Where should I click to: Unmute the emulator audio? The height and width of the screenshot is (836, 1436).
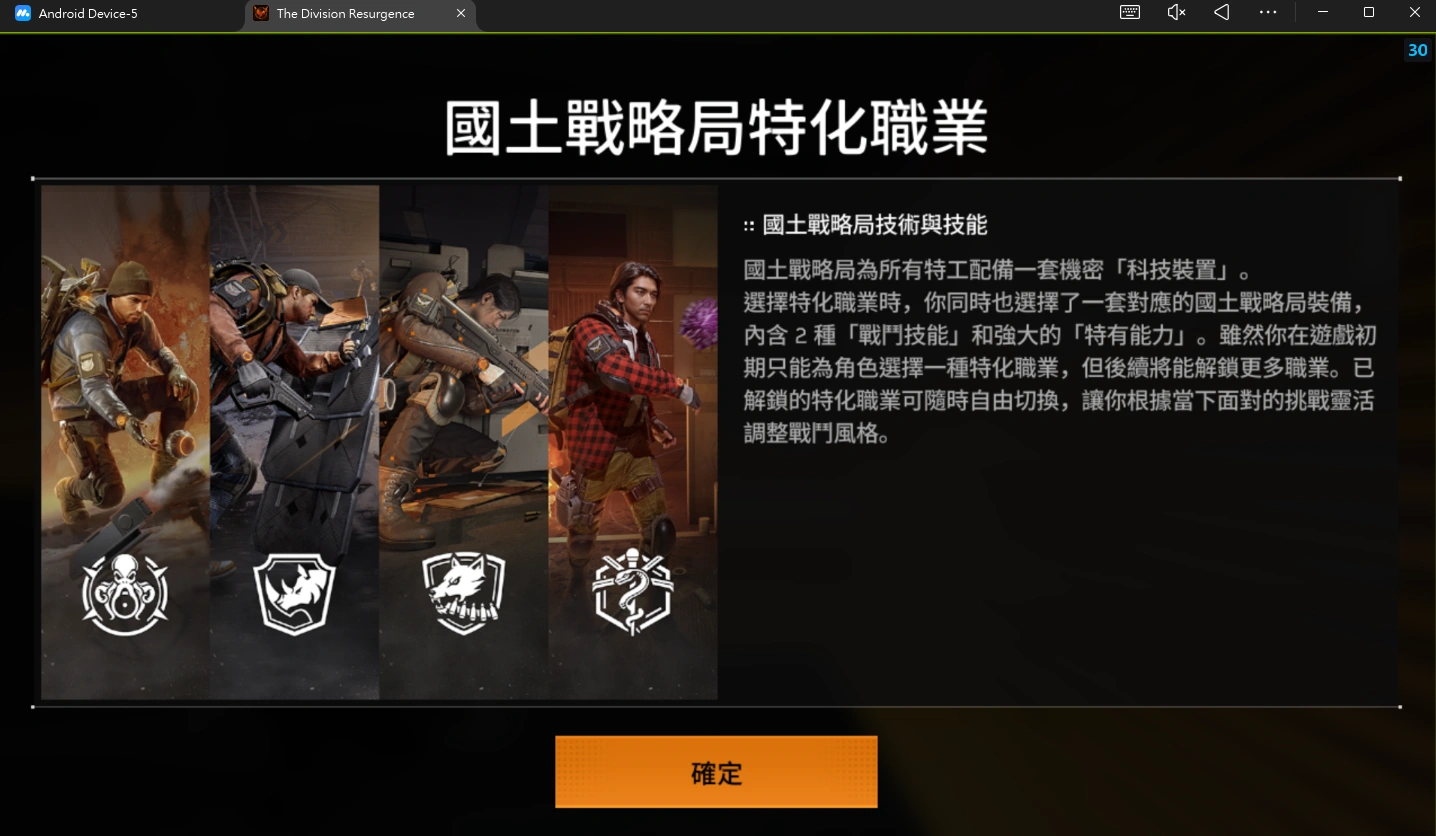(x=1175, y=12)
